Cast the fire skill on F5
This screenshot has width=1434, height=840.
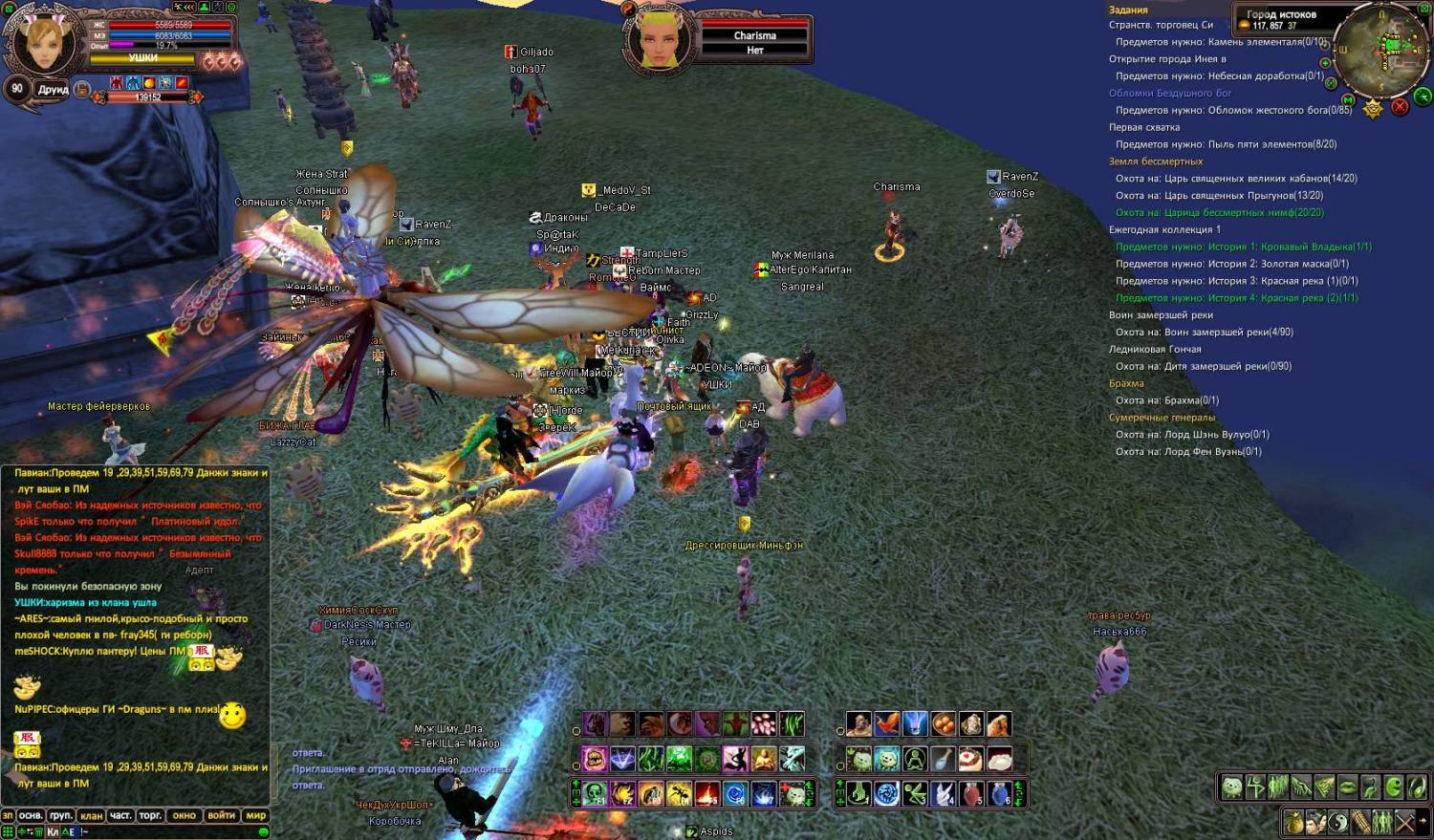point(707,794)
